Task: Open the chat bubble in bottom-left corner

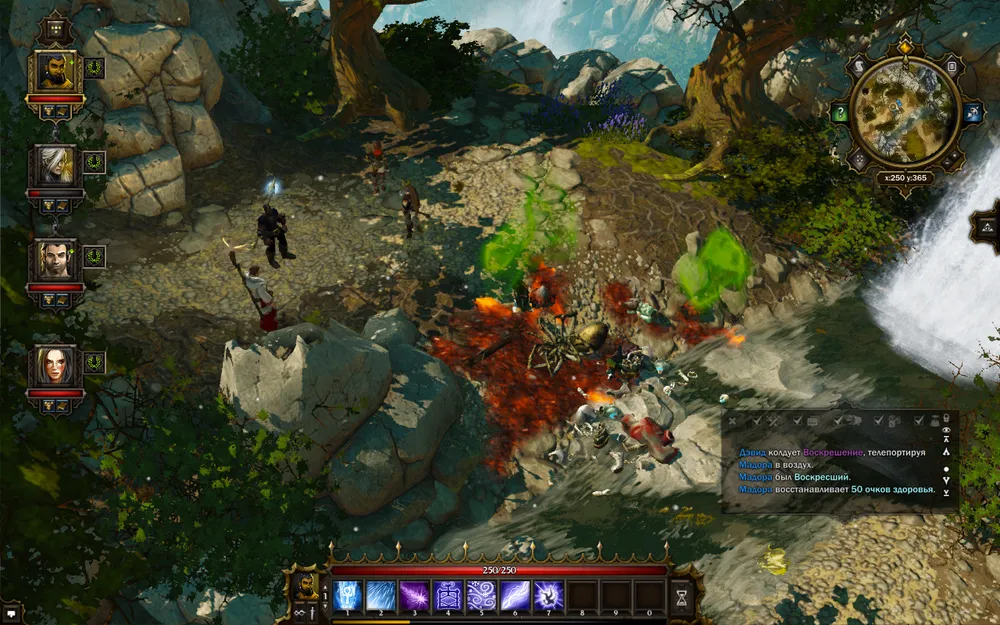Action: (11, 612)
